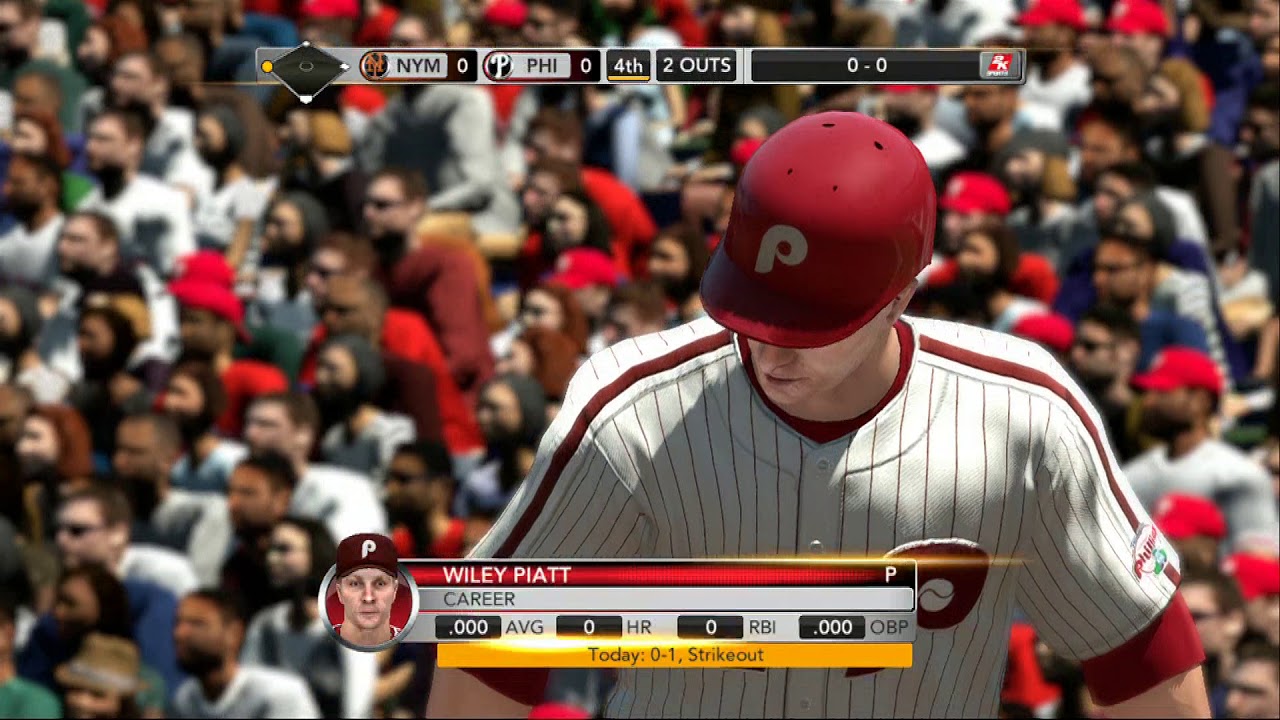Click the 2K Sports logo
This screenshot has height=720, width=1280.
pyautogui.click(x=999, y=66)
